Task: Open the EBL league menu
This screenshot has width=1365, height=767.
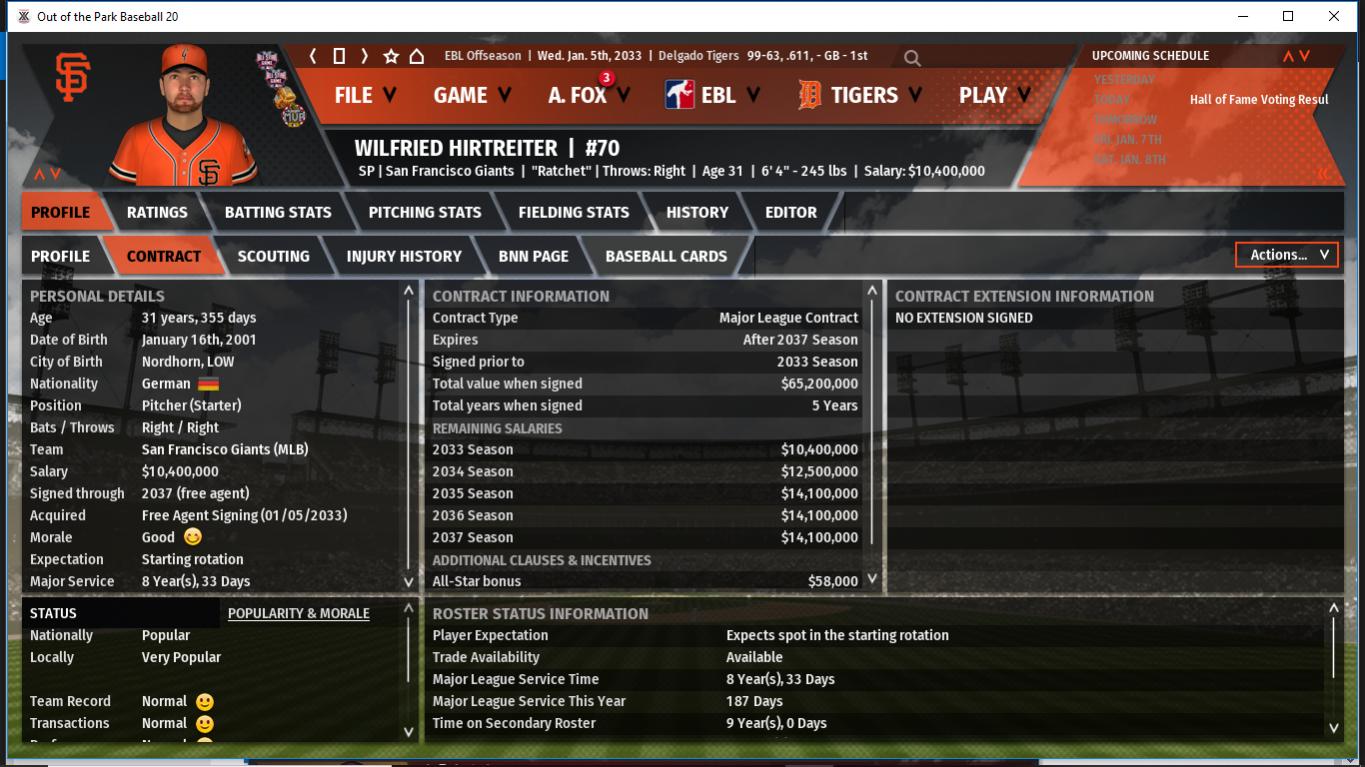Action: click(x=712, y=95)
